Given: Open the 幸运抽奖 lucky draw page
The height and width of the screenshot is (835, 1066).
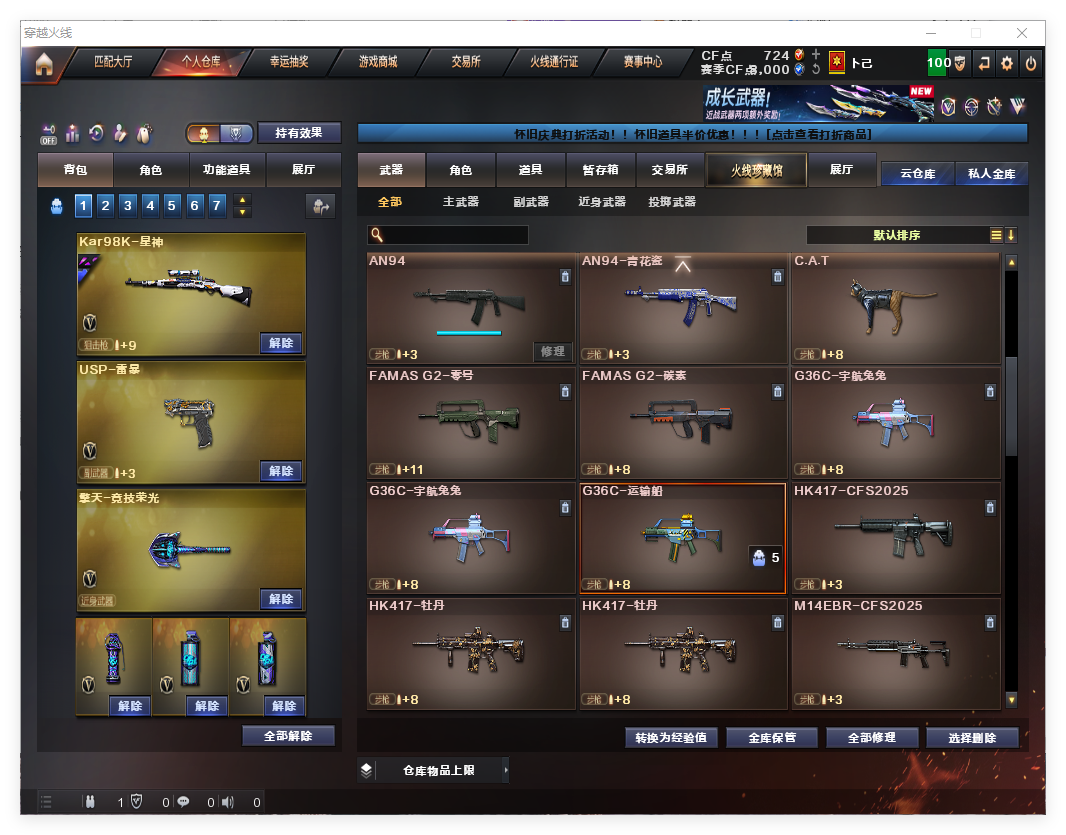Looking at the screenshot, I should 289,62.
